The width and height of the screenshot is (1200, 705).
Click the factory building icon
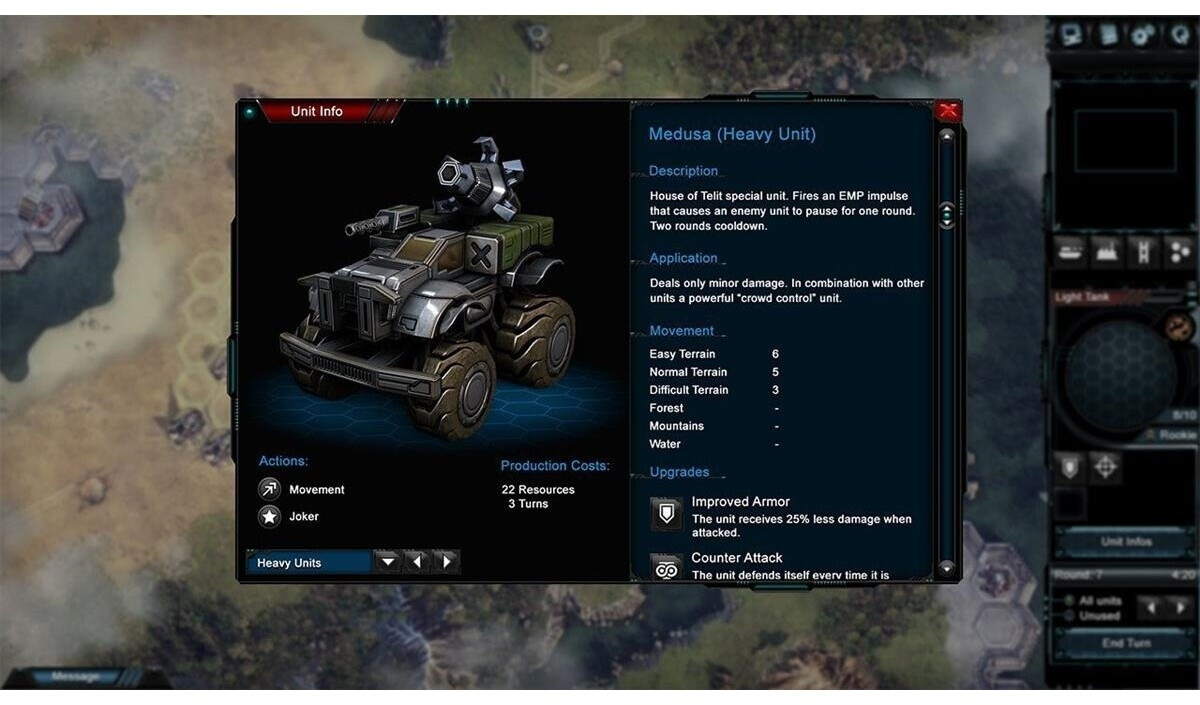coord(1106,251)
